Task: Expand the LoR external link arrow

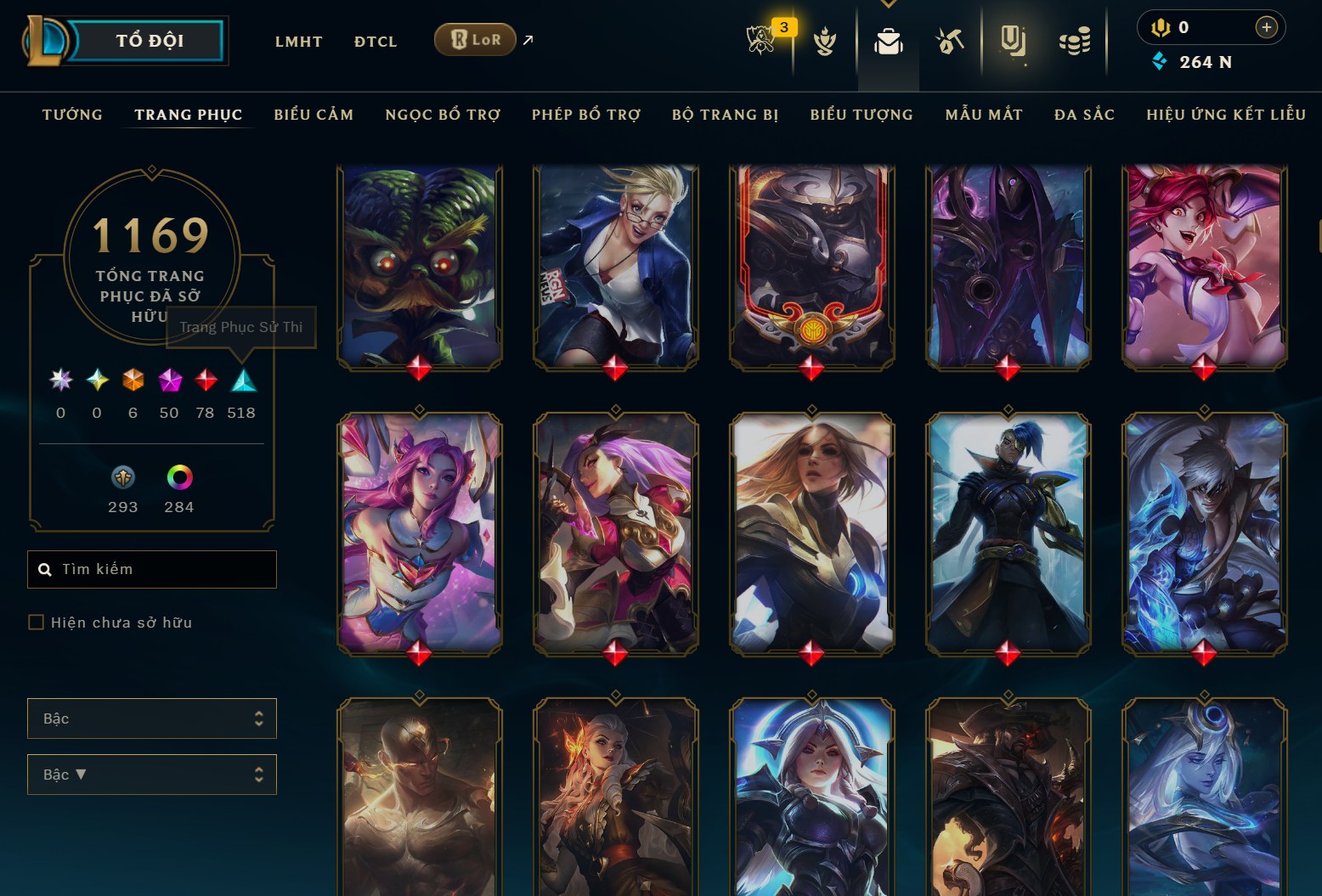Action: pos(528,40)
